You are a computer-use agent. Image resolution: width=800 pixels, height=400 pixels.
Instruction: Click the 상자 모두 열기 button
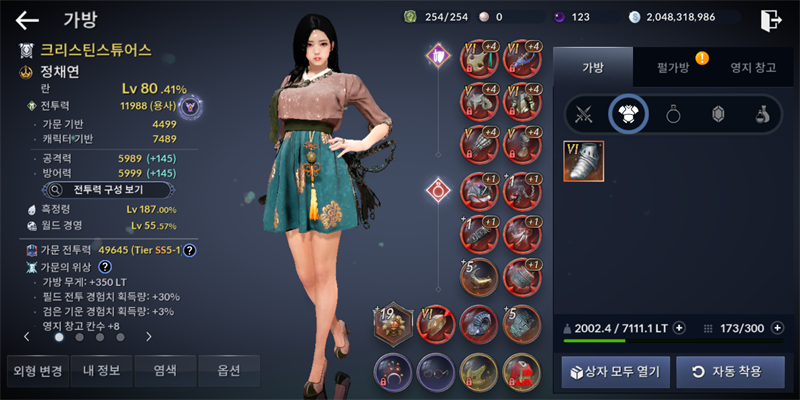tap(614, 371)
